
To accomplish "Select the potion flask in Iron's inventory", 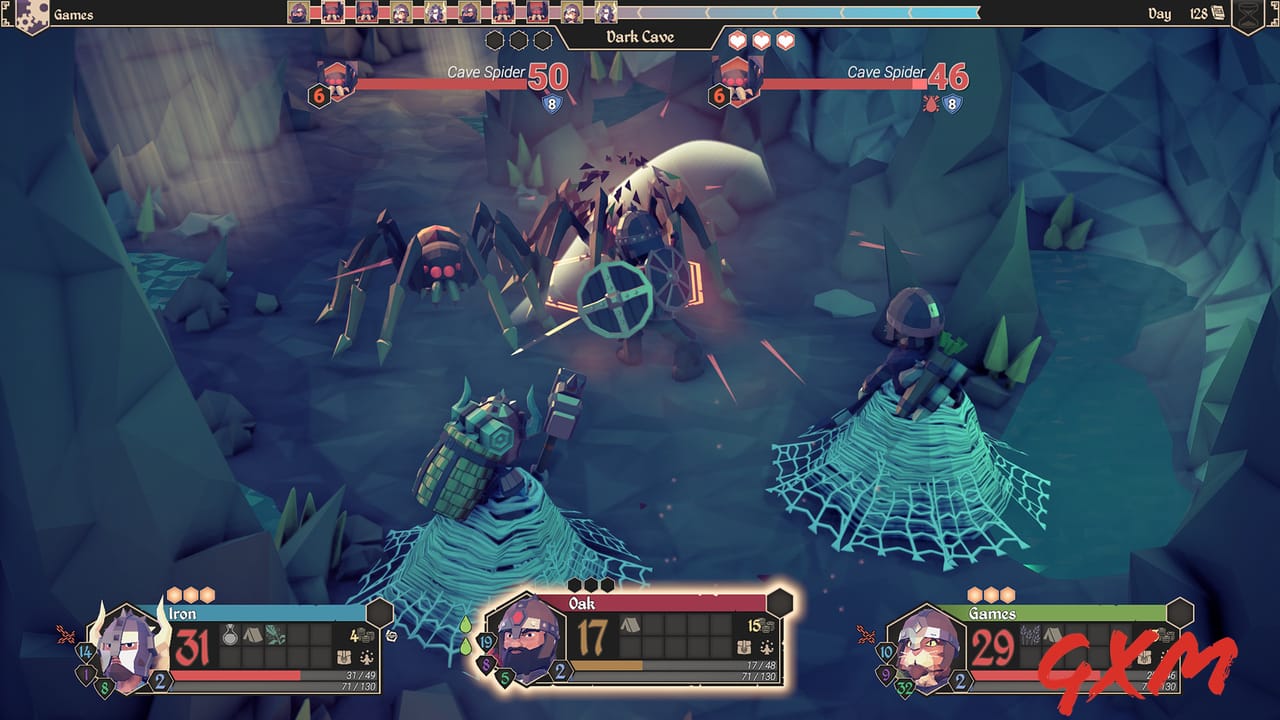I will click(x=229, y=637).
